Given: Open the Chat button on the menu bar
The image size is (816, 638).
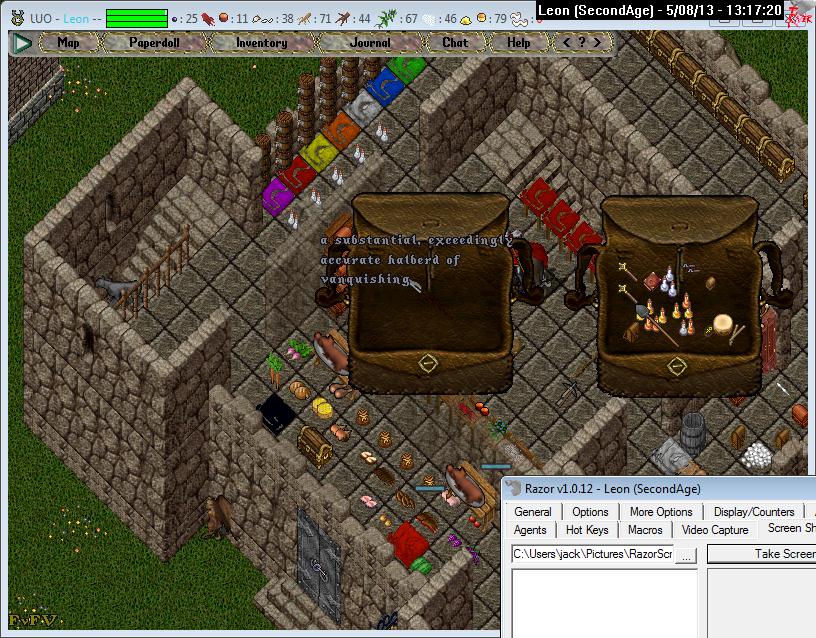Looking at the screenshot, I should coord(455,43).
